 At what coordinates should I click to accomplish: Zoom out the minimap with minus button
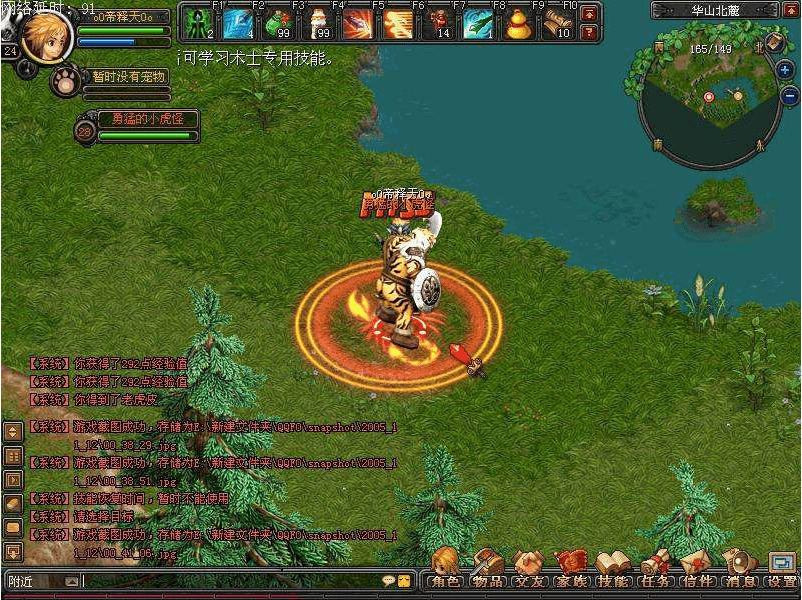785,97
